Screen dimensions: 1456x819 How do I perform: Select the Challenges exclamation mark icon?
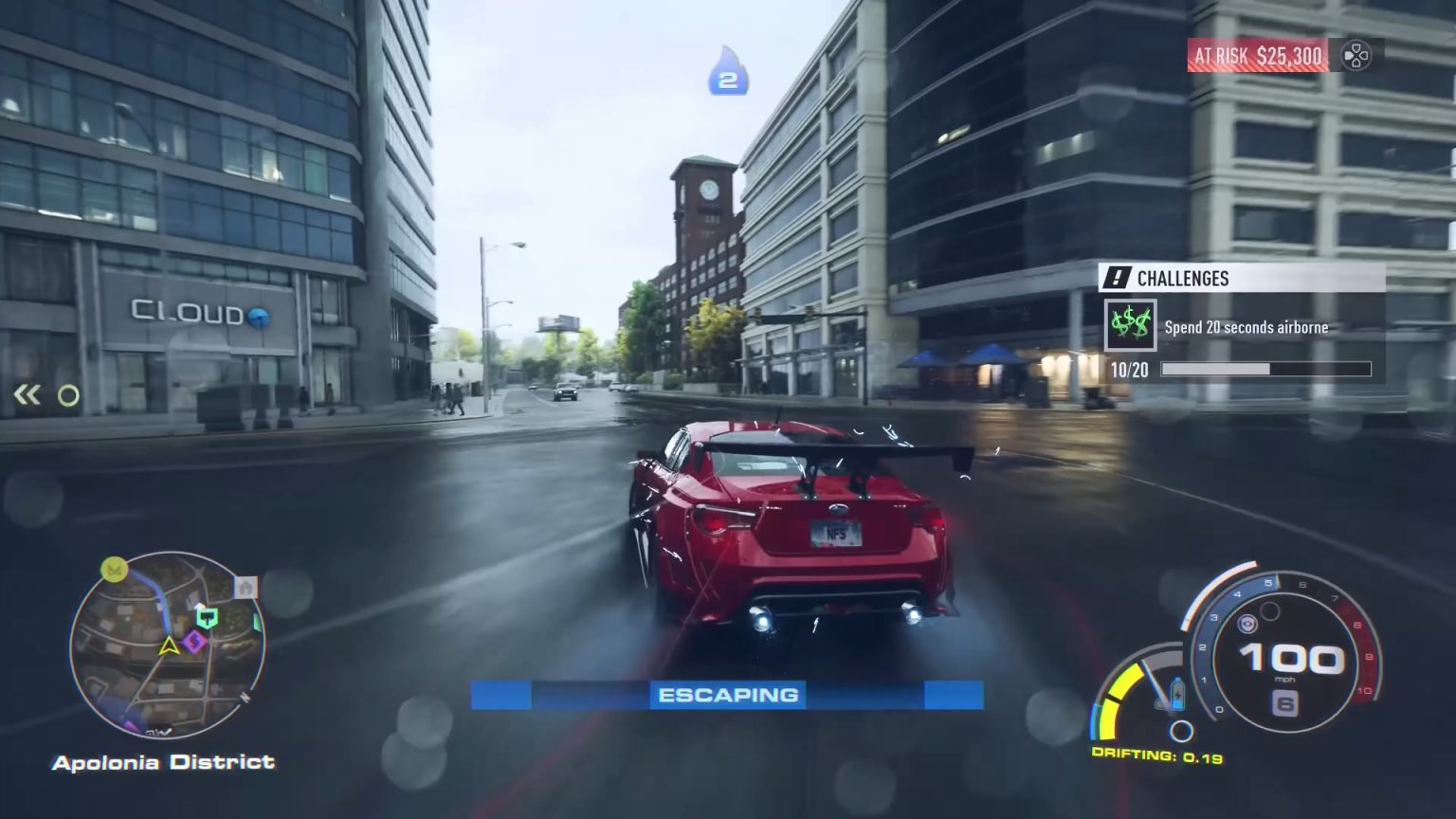(x=1116, y=278)
